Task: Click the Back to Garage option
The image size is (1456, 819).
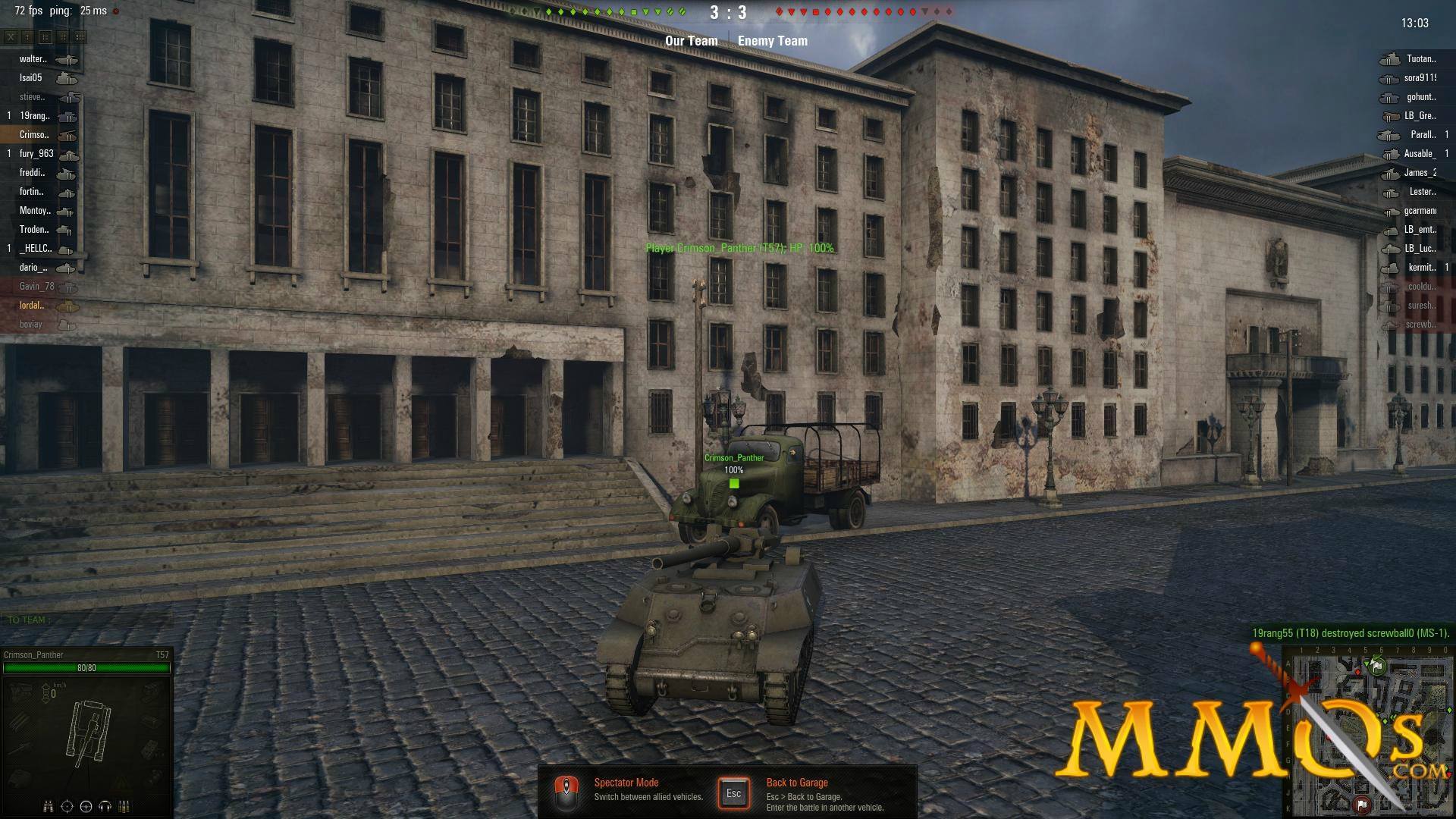Action: (x=795, y=782)
